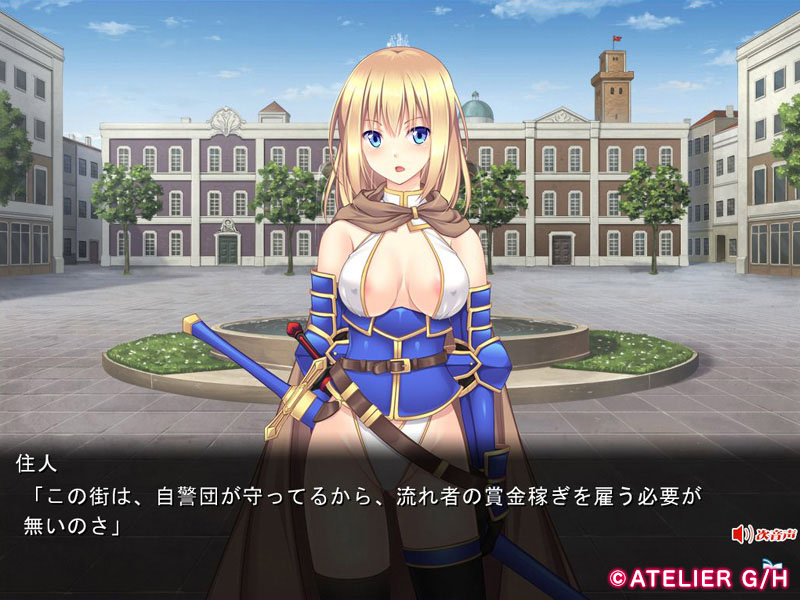Screen dimensions: 800x600
Task: Click the red speaker 次音声 voice button
Action: [x=763, y=534]
